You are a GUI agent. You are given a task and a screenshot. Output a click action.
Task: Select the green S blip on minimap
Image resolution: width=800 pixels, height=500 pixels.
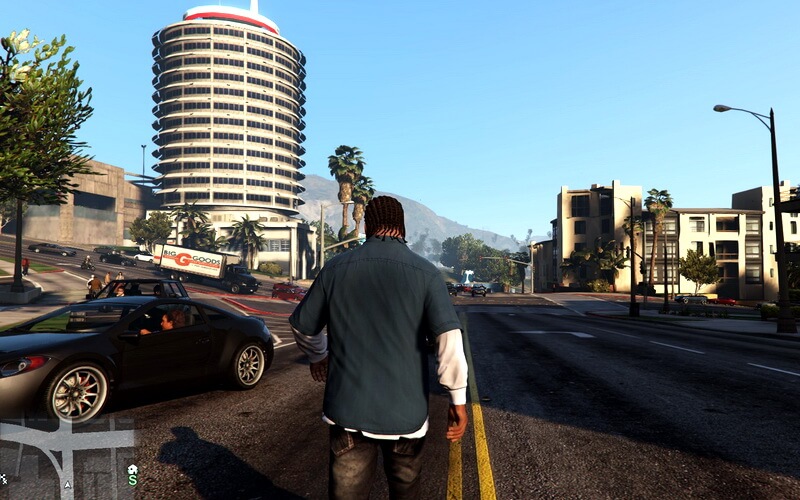tap(132, 481)
